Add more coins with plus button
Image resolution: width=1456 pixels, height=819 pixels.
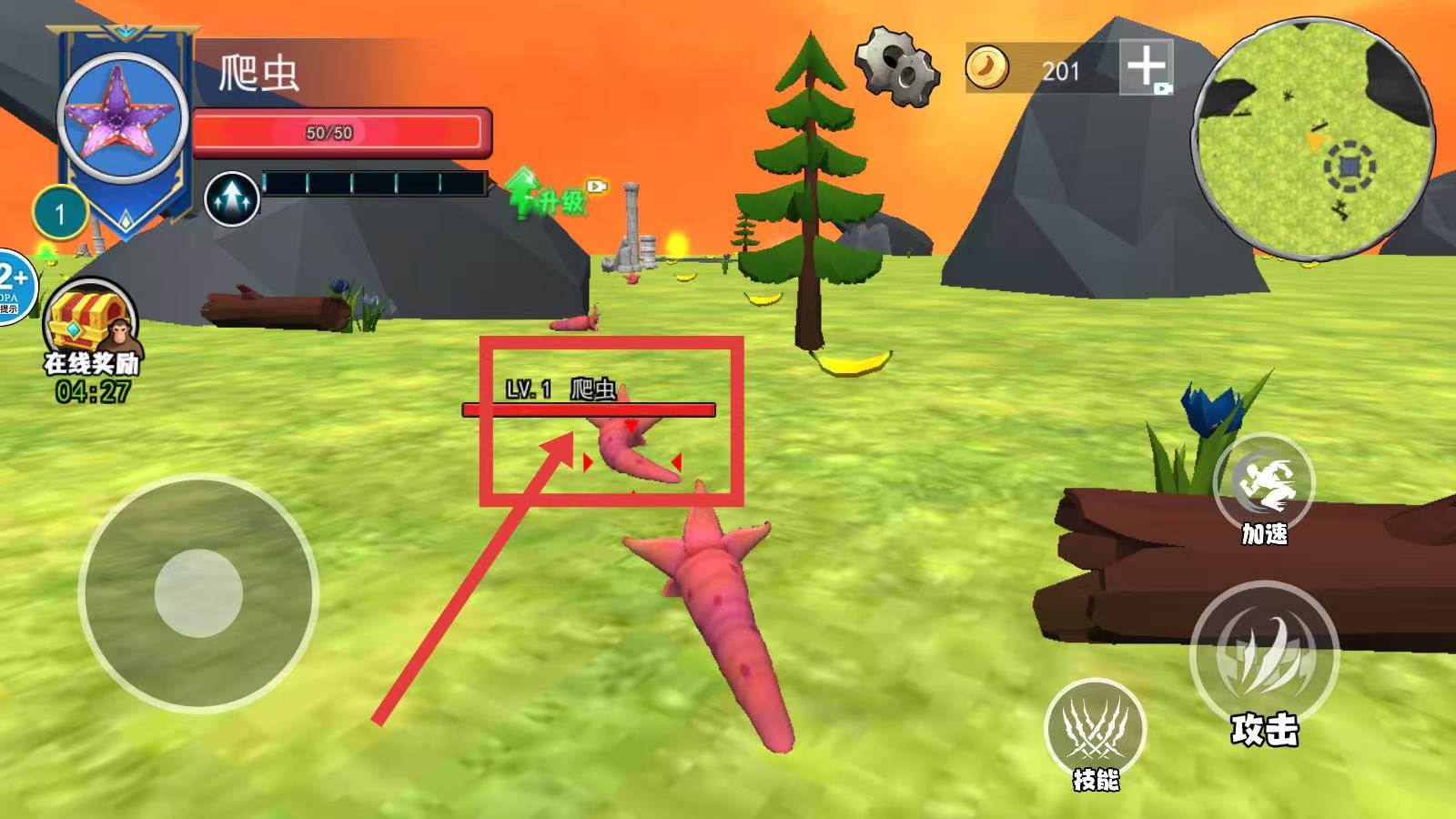pos(1146,66)
